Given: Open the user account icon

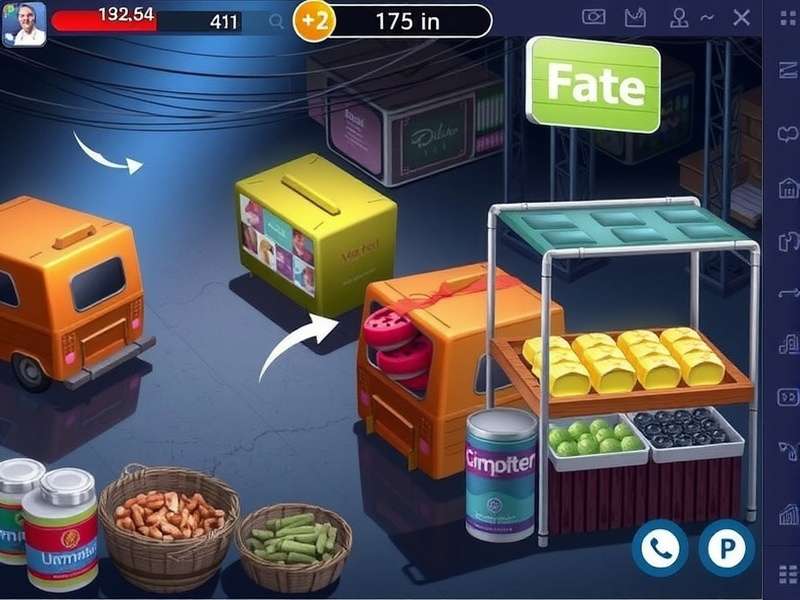Looking at the screenshot, I should click(680, 17).
